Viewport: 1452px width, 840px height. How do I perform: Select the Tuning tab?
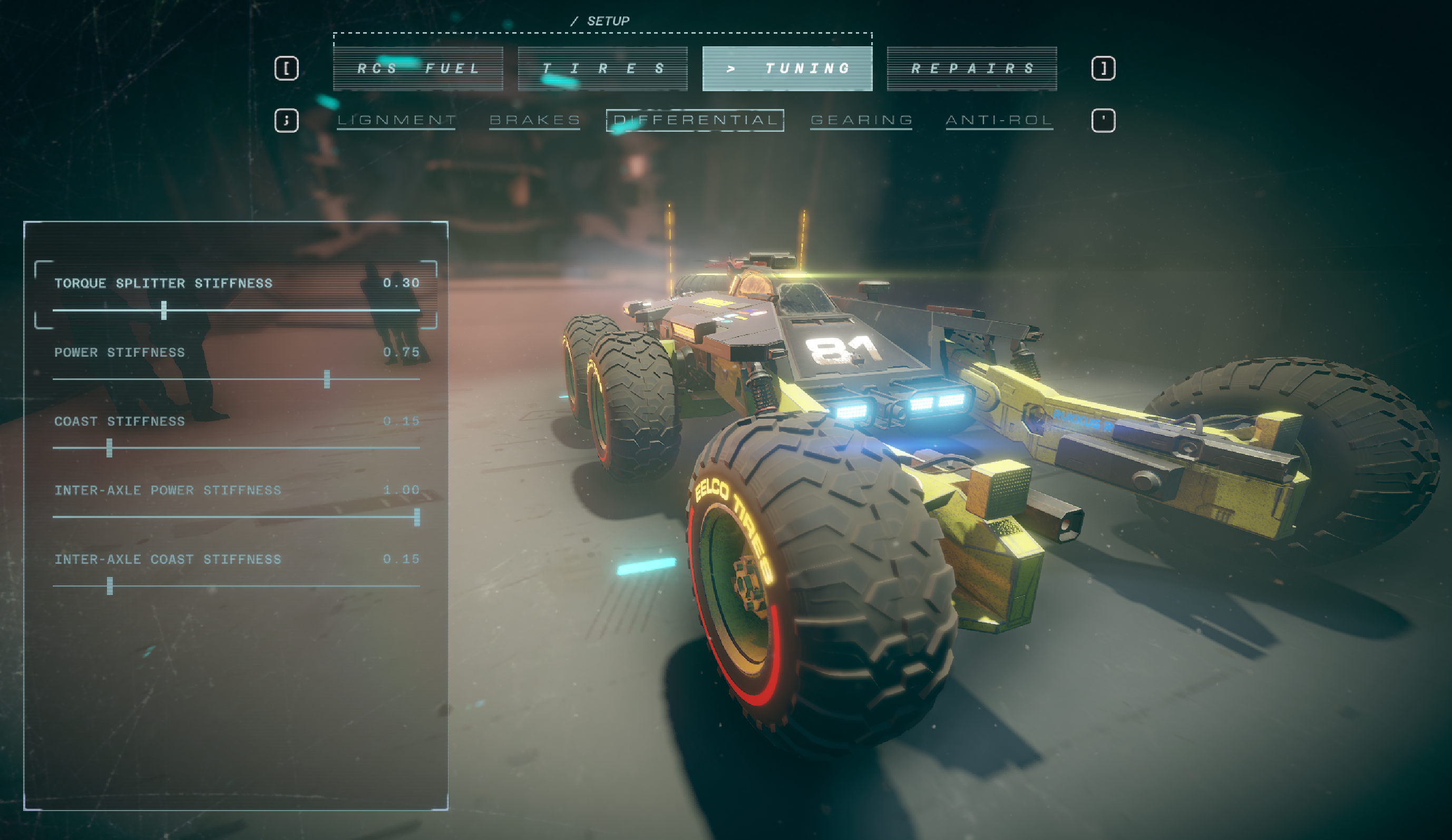(x=787, y=69)
